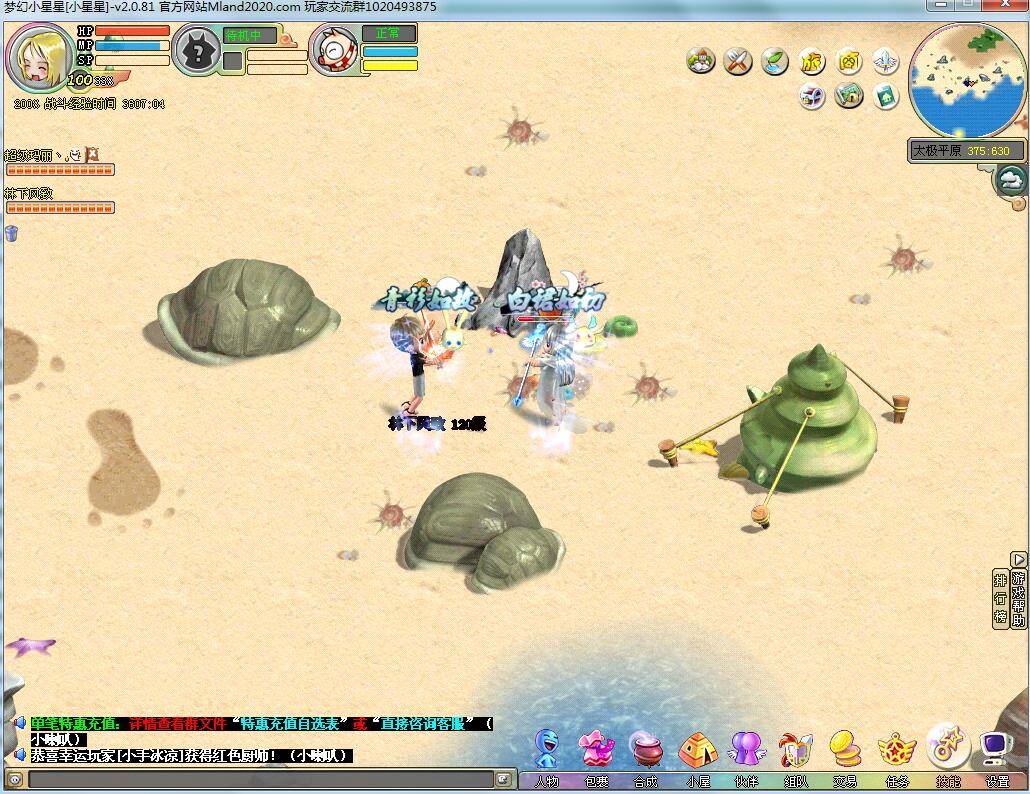Toggle the cloud button below the minimap
Screen dimensions: 1030x794
click(x=1012, y=180)
